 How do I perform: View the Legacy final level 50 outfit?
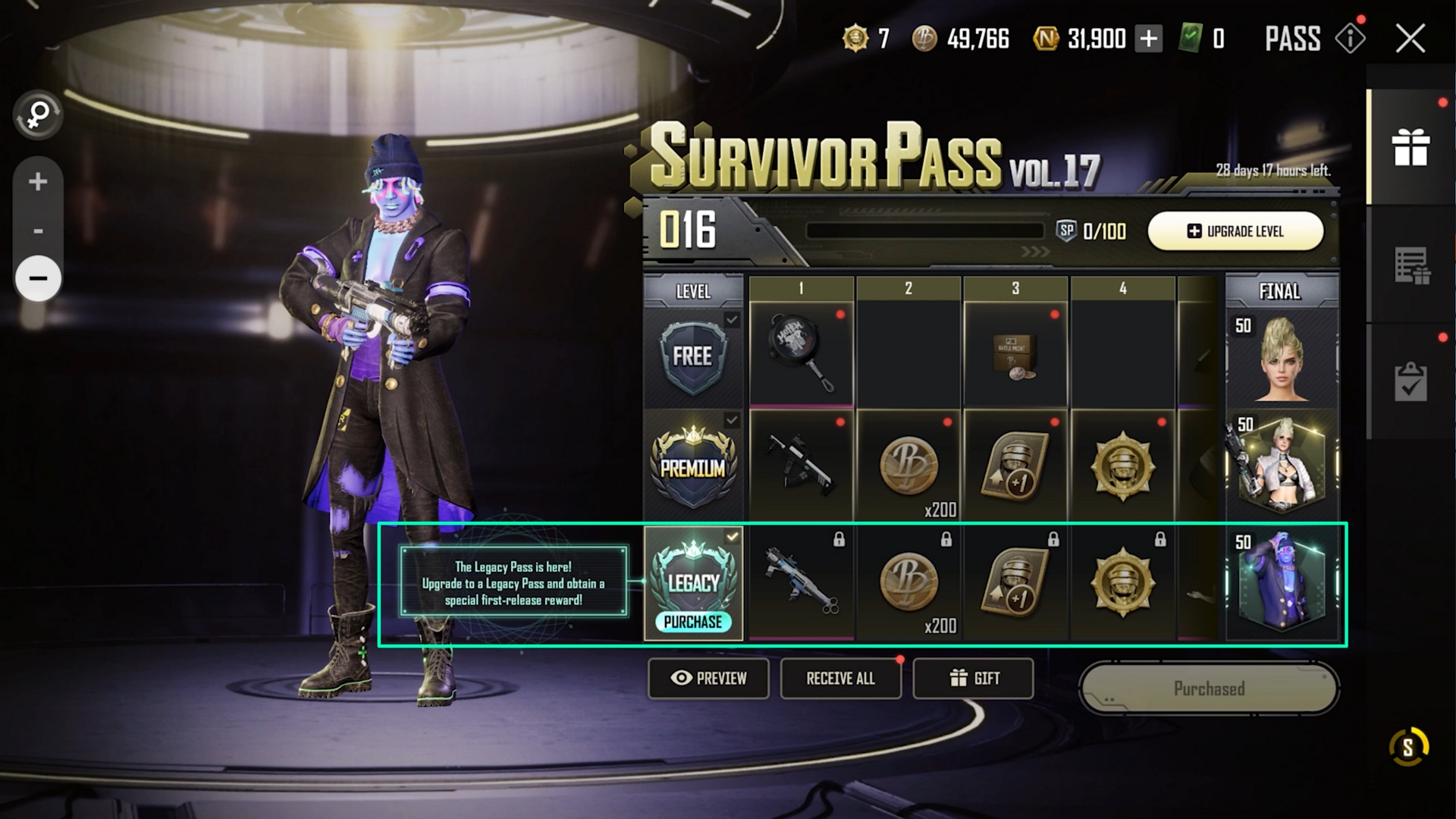[x=1282, y=582]
